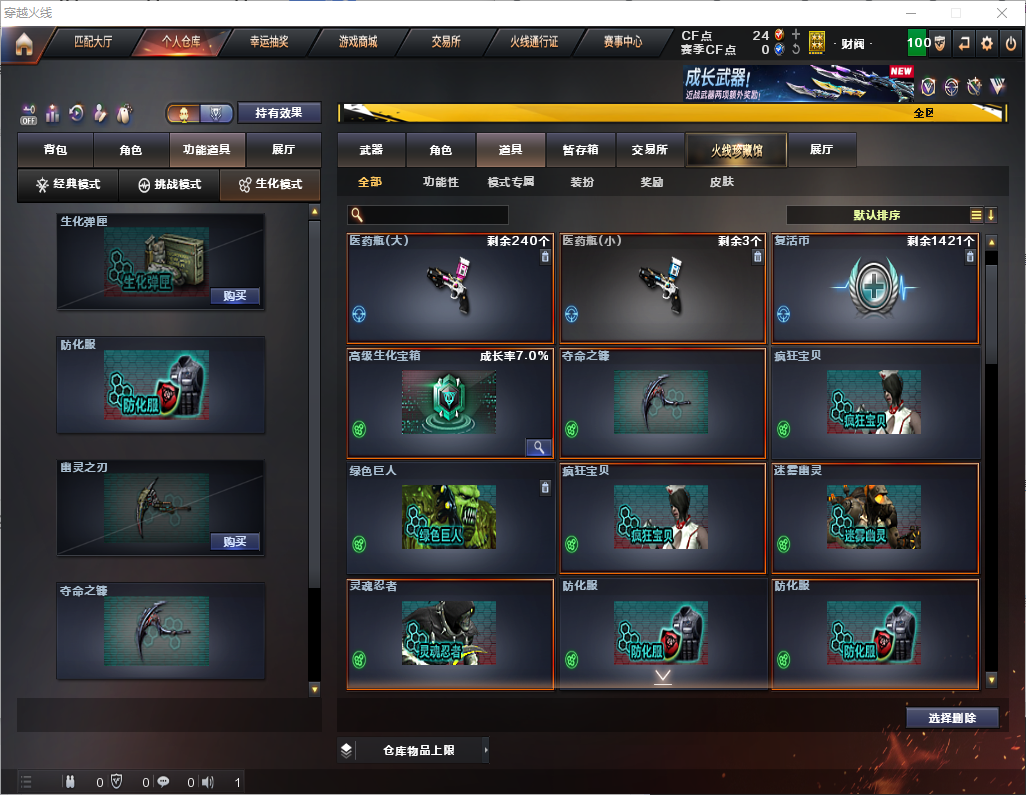The width and height of the screenshot is (1026, 795).
Task: Go to the 游戏商城 shop
Action: (x=358, y=42)
